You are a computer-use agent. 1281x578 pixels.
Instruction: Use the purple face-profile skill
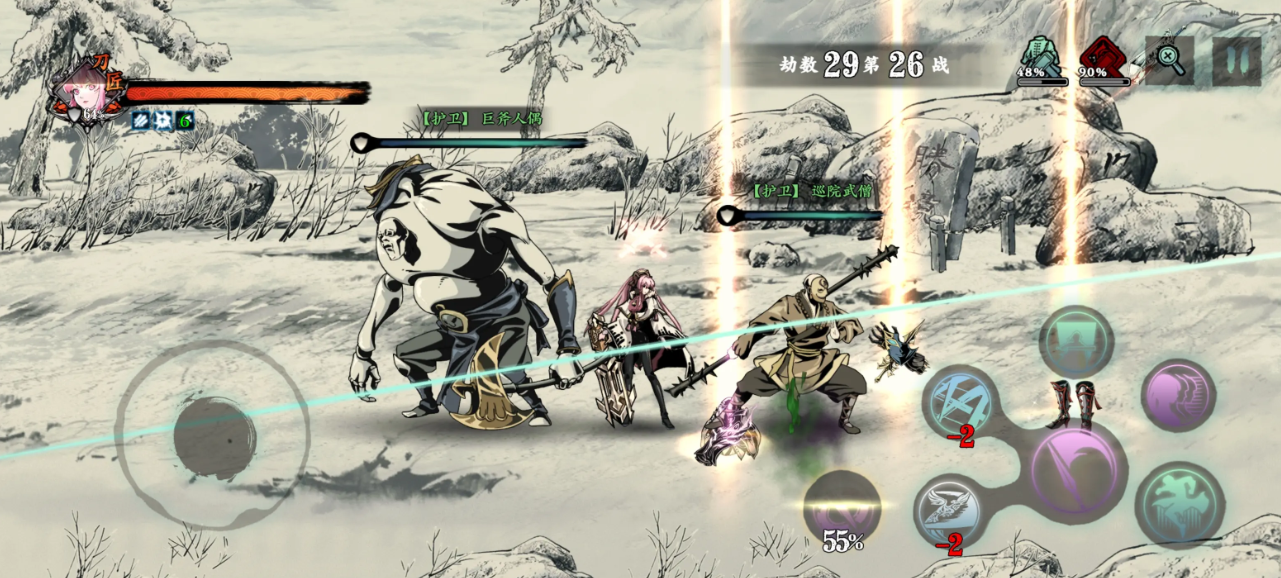[1178, 395]
